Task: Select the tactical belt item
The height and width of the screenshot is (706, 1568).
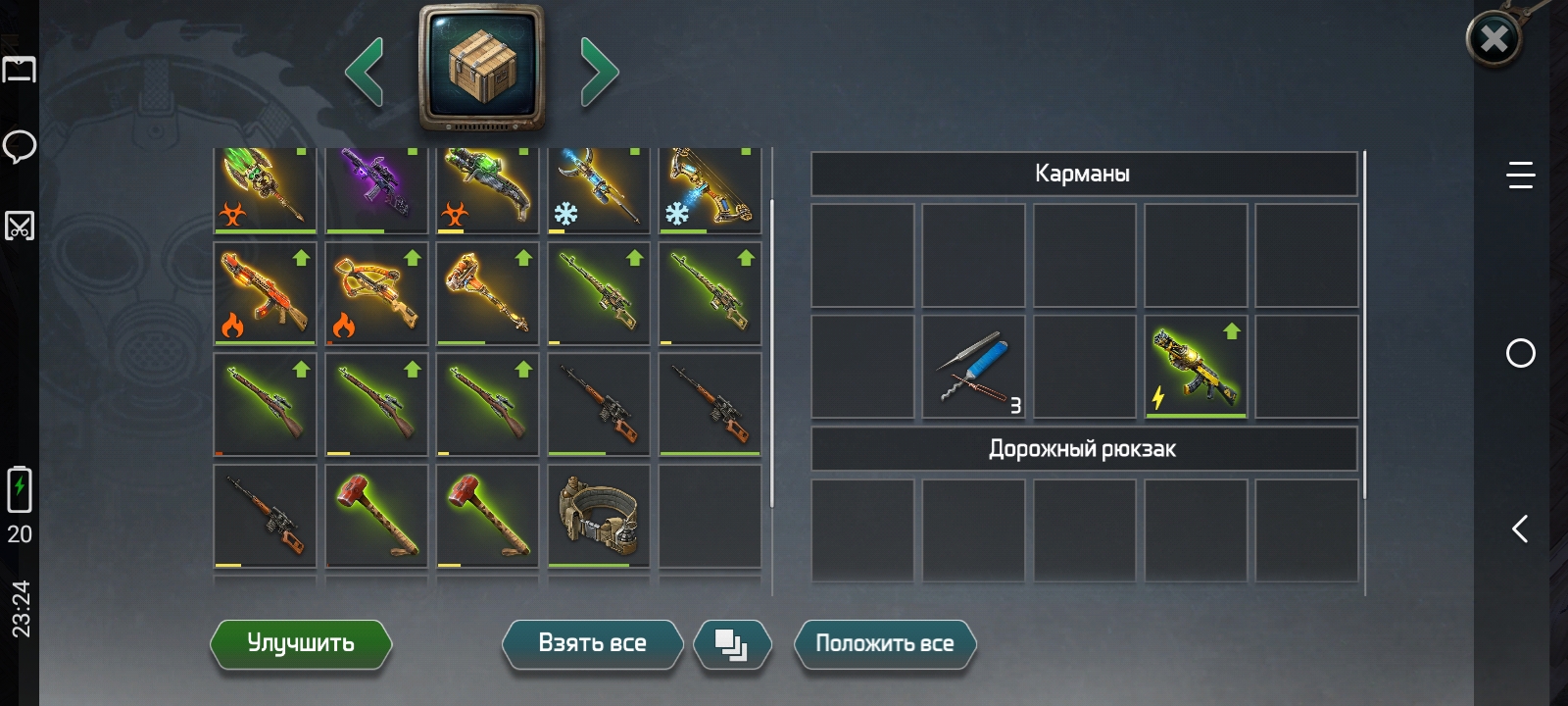Action: [x=599, y=516]
